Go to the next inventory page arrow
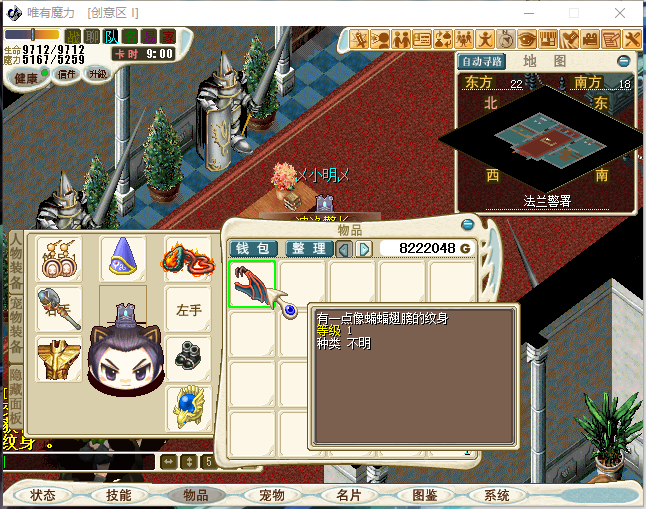The width and height of the screenshot is (646, 509). click(364, 248)
